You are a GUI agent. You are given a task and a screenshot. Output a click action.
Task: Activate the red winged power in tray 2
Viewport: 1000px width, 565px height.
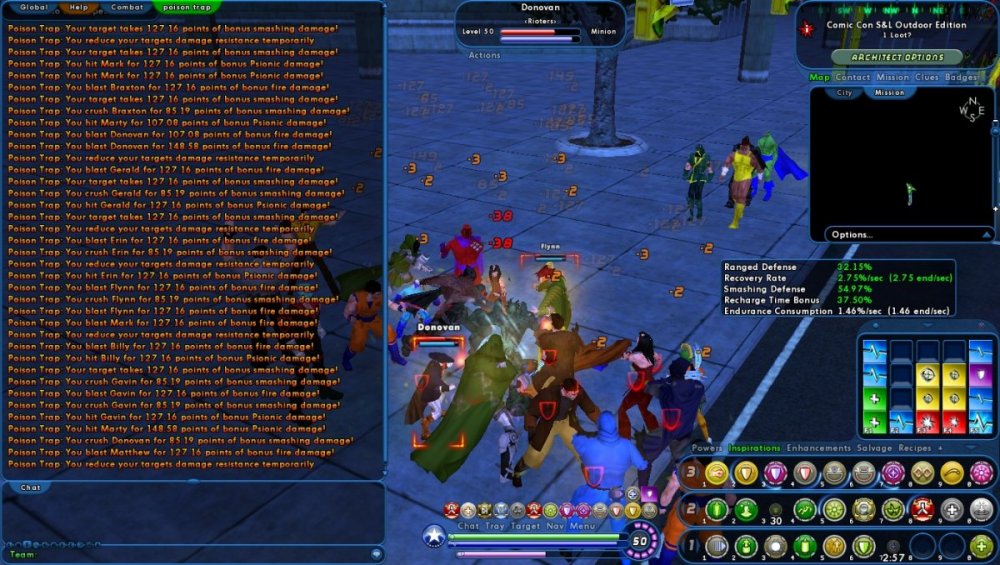(922, 510)
